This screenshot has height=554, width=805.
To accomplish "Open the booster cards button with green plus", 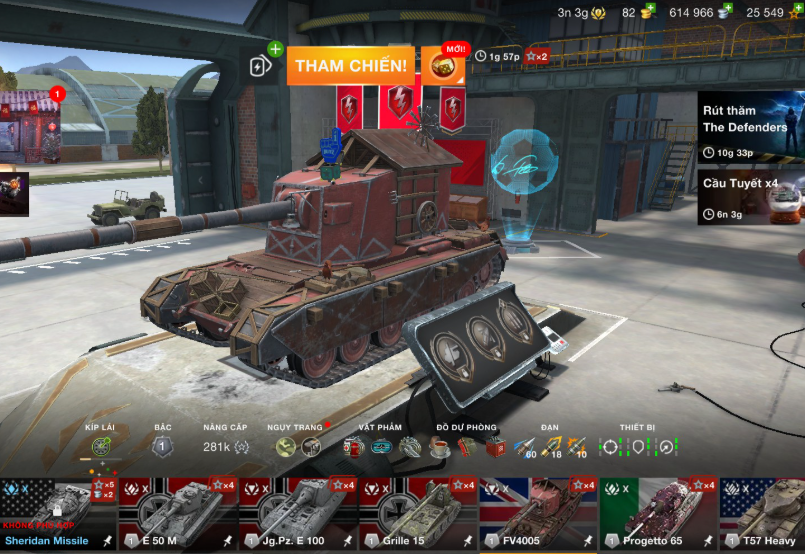I will click(x=261, y=65).
